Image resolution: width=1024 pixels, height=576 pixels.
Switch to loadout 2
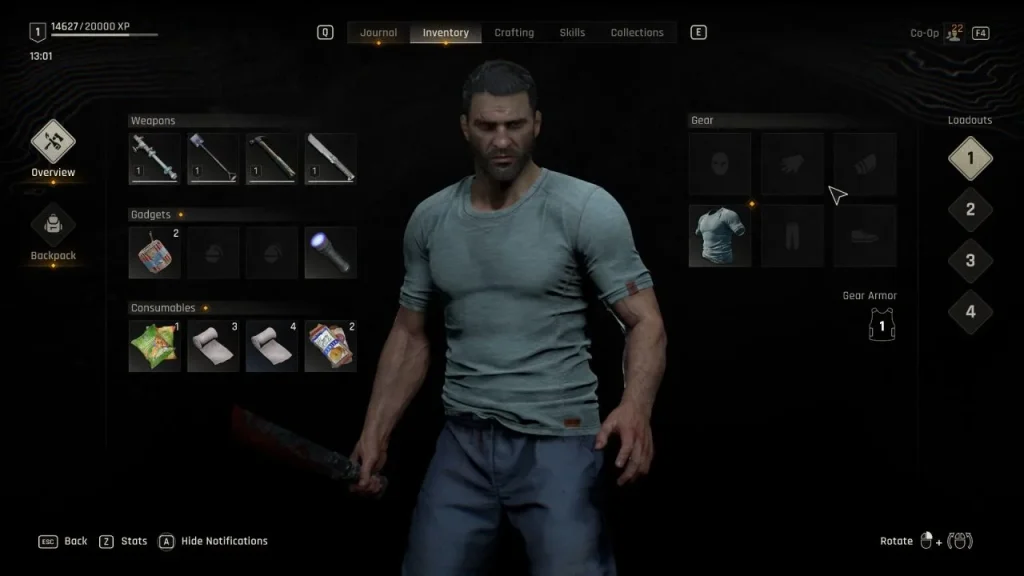point(969,210)
